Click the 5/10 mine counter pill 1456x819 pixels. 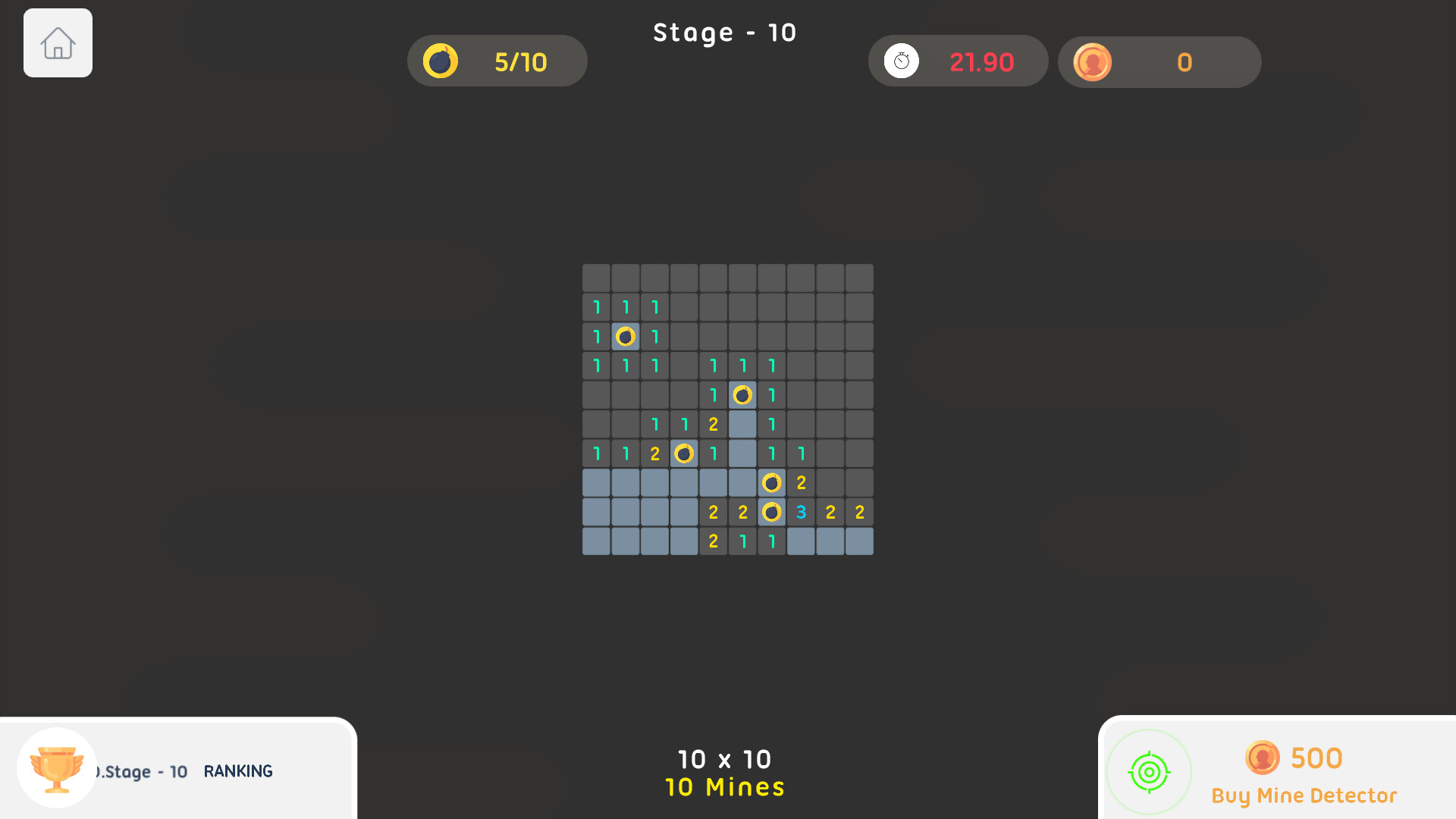click(497, 61)
